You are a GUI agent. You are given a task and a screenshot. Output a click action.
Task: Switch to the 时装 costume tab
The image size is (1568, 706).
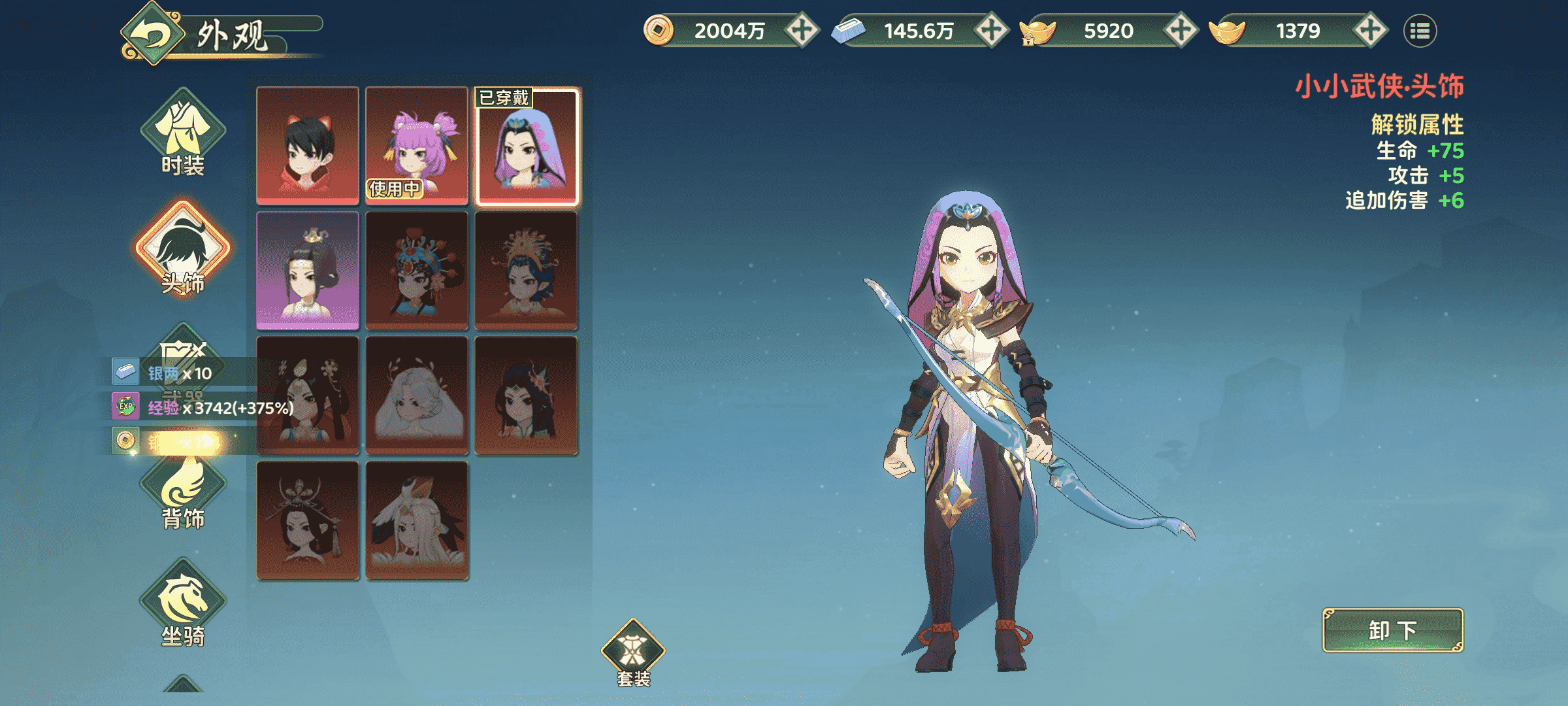(183, 133)
